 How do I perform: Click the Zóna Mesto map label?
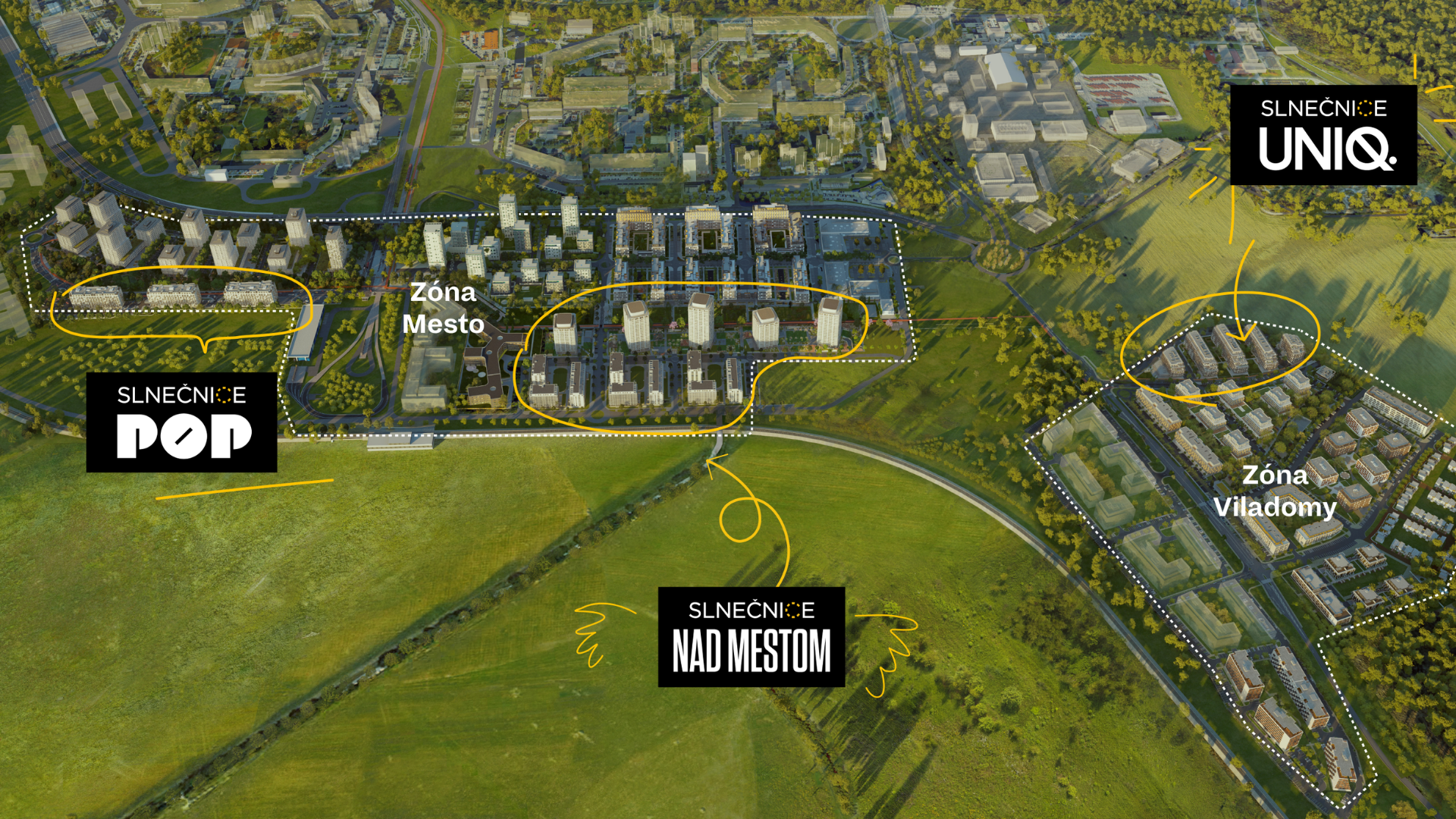coord(444,309)
